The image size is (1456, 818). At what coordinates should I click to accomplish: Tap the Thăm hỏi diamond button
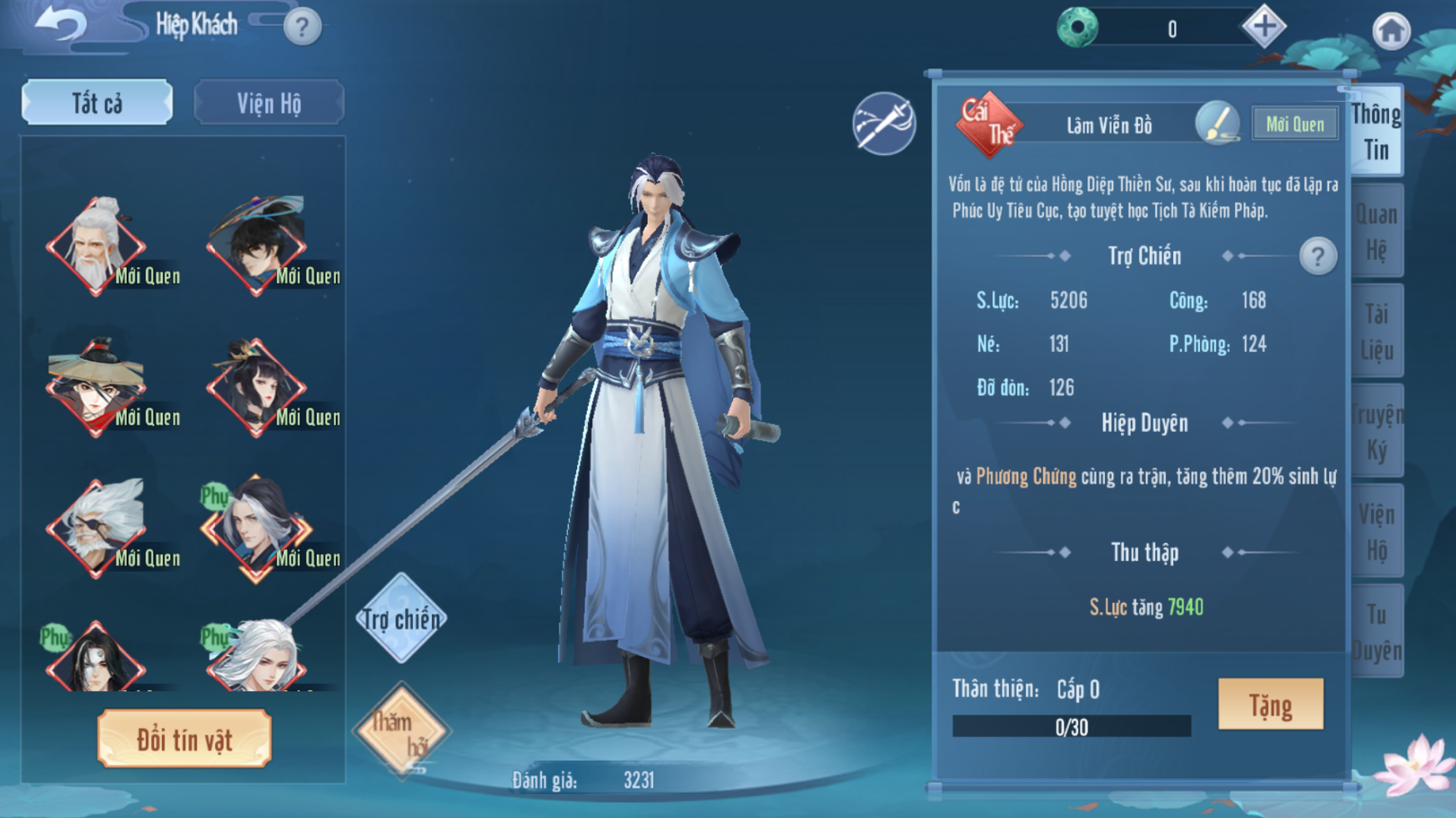click(402, 730)
